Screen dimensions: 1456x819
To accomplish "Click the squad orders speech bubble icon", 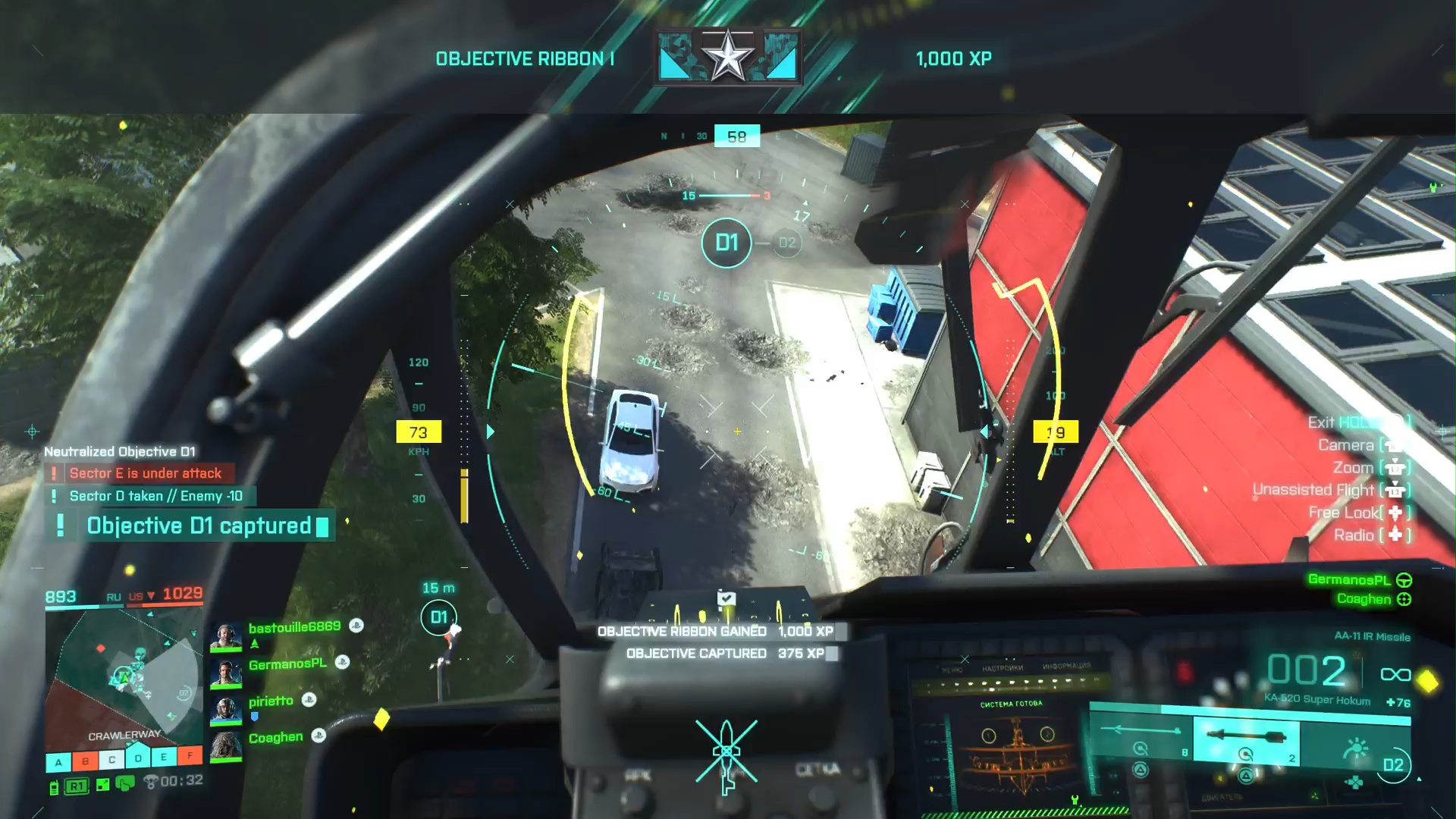I will (125, 783).
